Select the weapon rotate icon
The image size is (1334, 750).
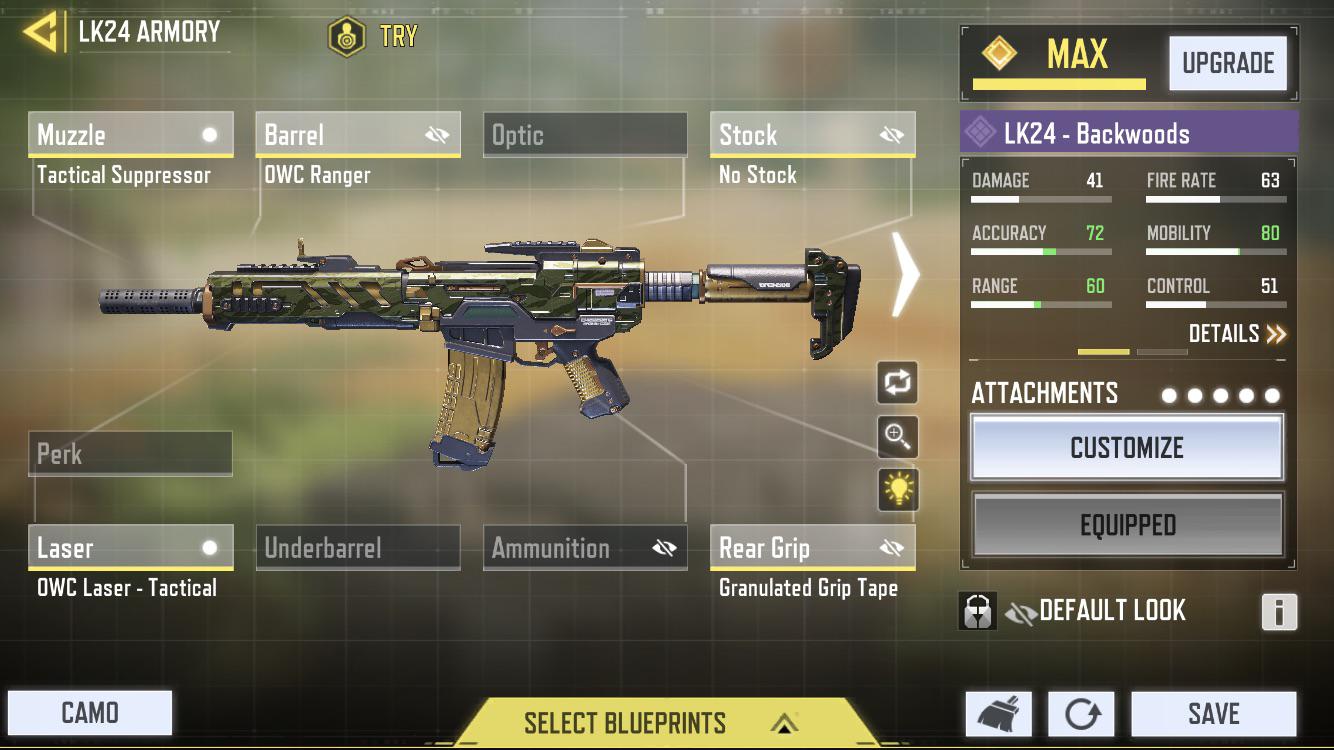coord(897,384)
